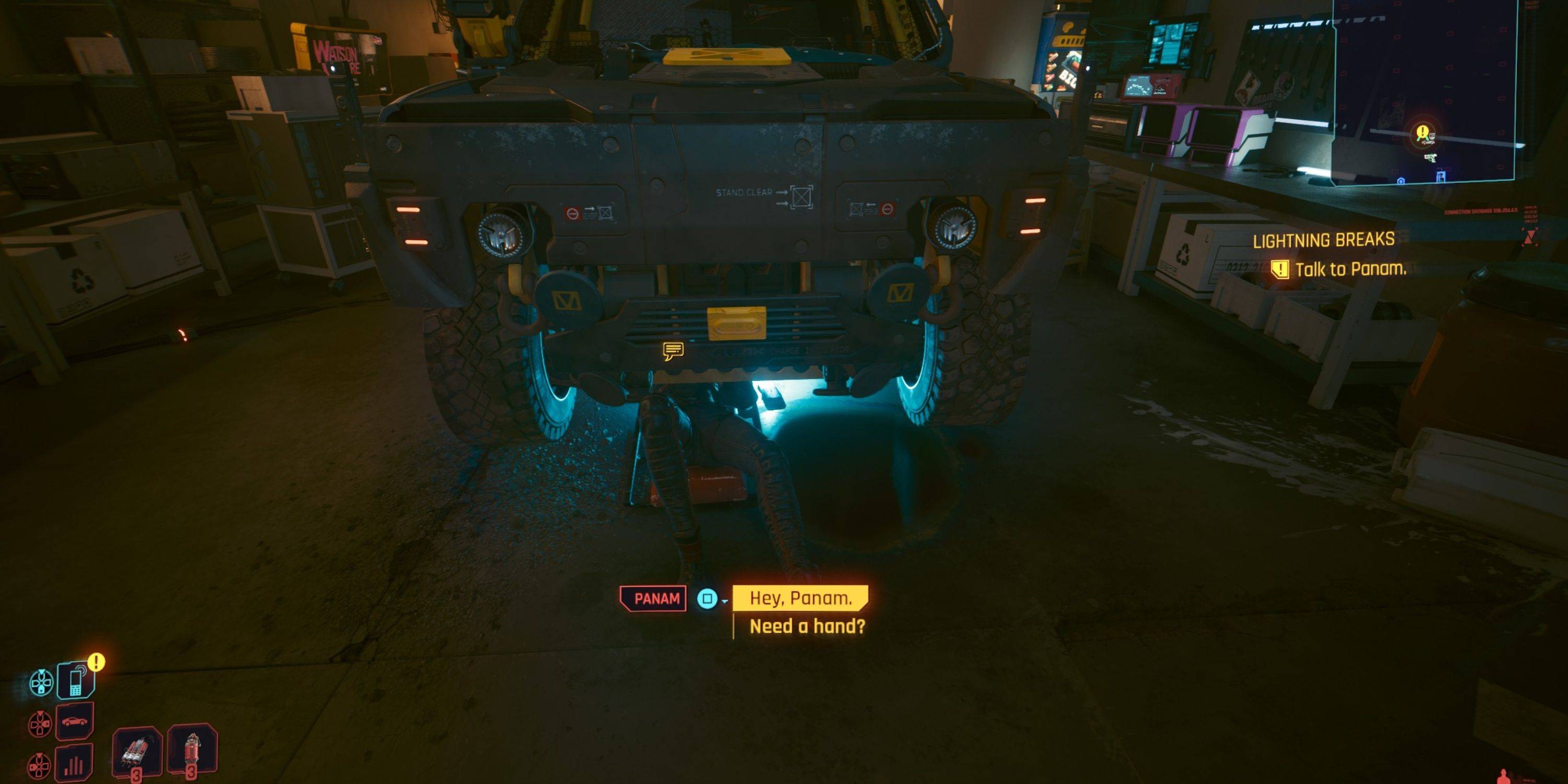Select the "Need a hand?" dialogue option
This screenshot has width=1568, height=784.
point(806,626)
